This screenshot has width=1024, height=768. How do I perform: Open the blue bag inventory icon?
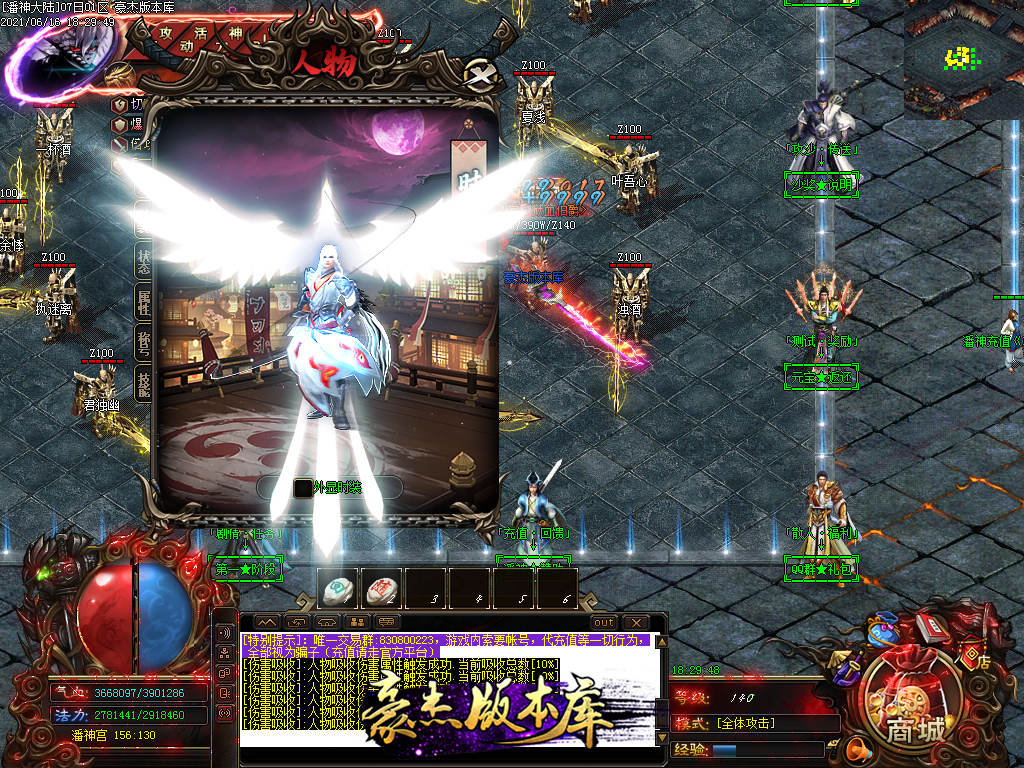(883, 630)
